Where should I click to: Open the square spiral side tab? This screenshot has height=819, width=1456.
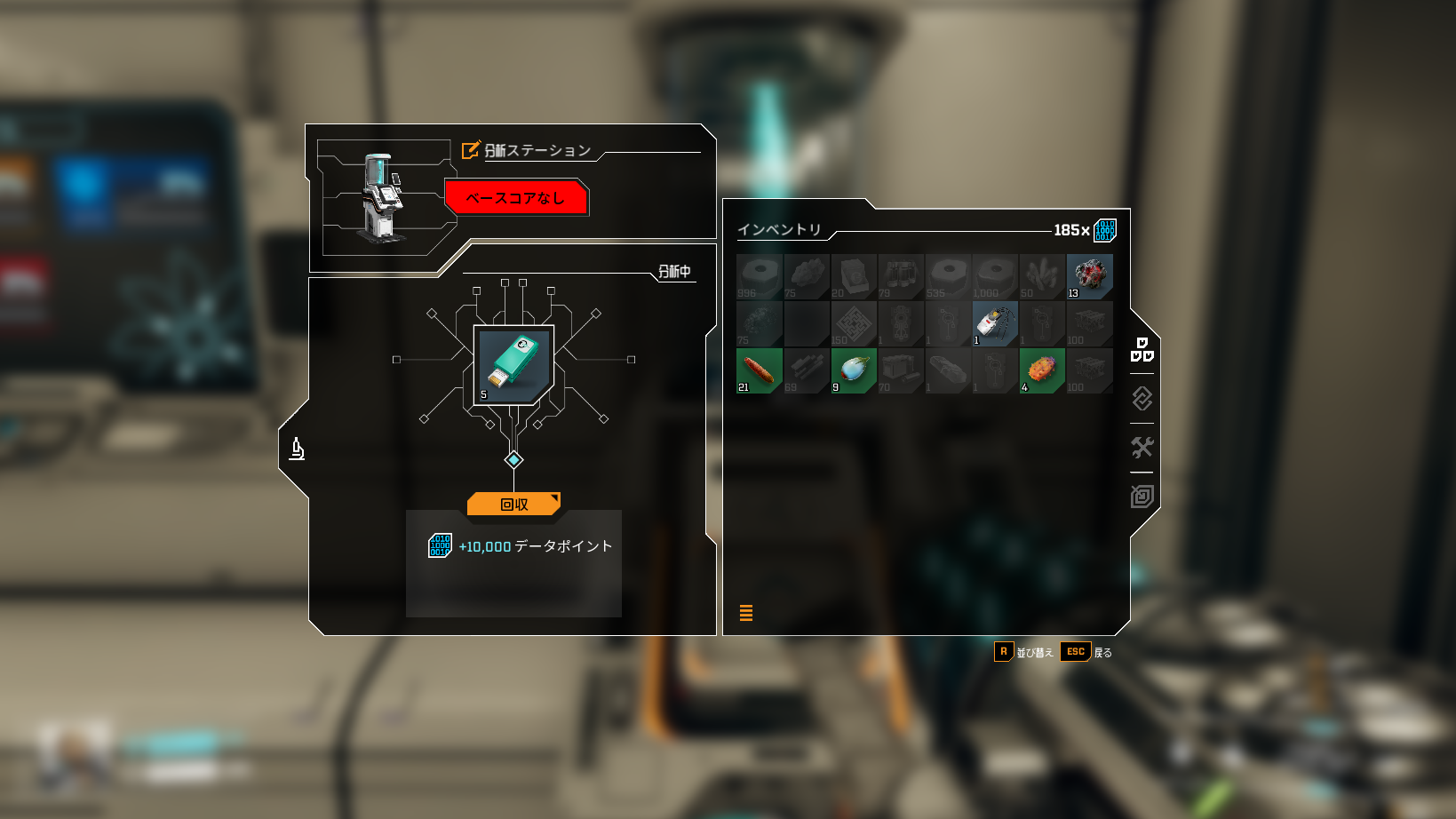click(x=1142, y=496)
